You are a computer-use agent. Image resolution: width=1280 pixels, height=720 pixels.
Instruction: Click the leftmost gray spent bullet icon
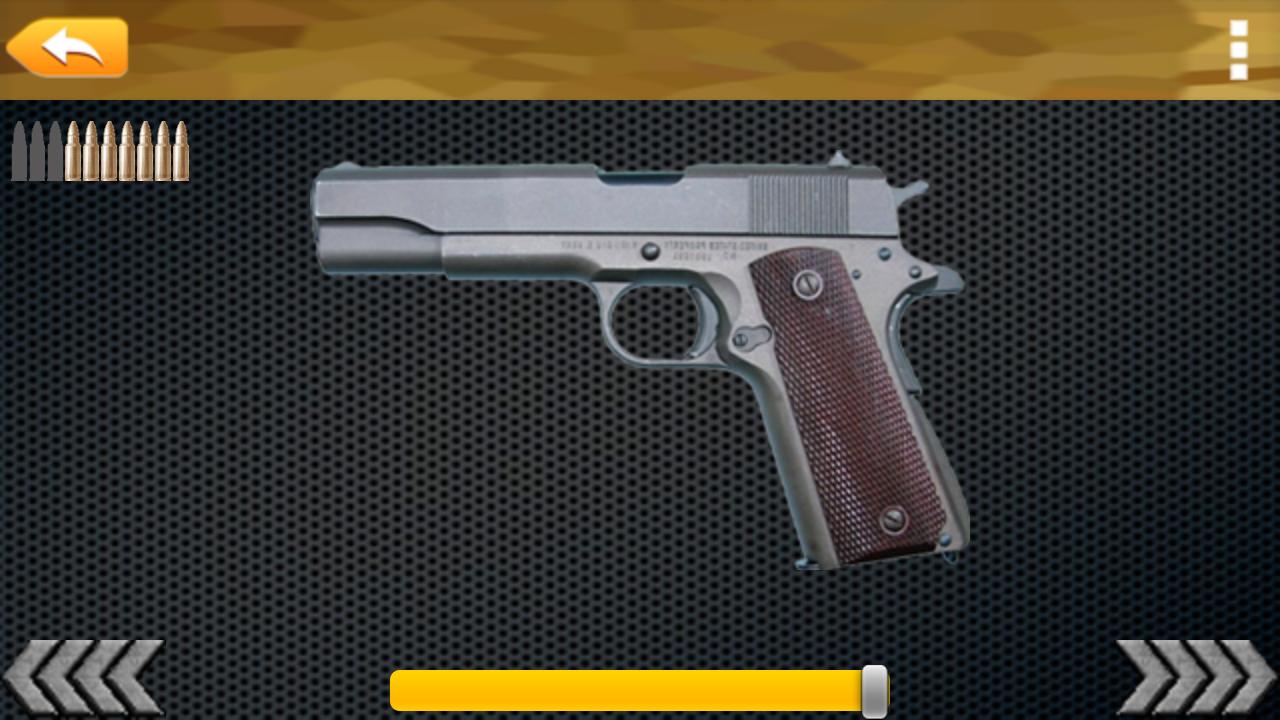pos(20,150)
